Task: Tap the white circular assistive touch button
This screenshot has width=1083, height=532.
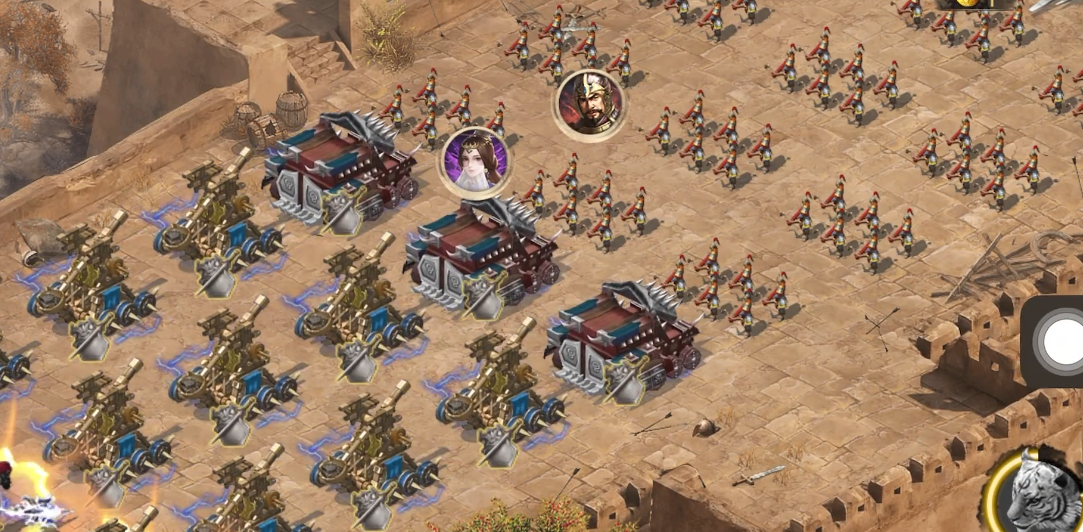Action: [x=1061, y=342]
